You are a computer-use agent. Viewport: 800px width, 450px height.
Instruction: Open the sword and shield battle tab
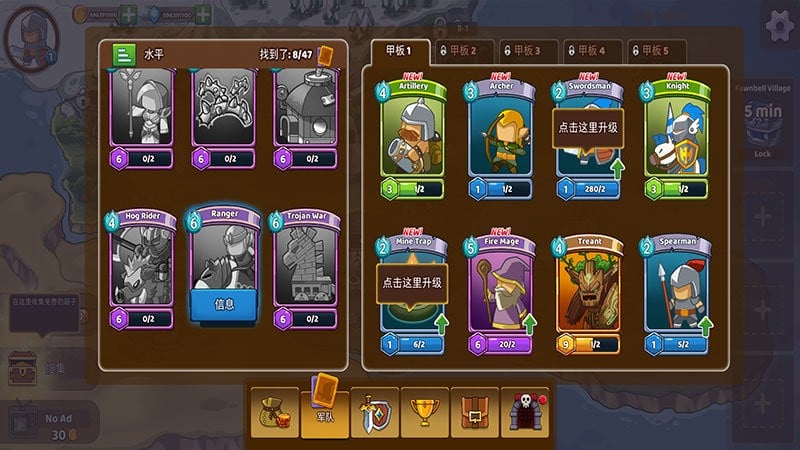(374, 411)
